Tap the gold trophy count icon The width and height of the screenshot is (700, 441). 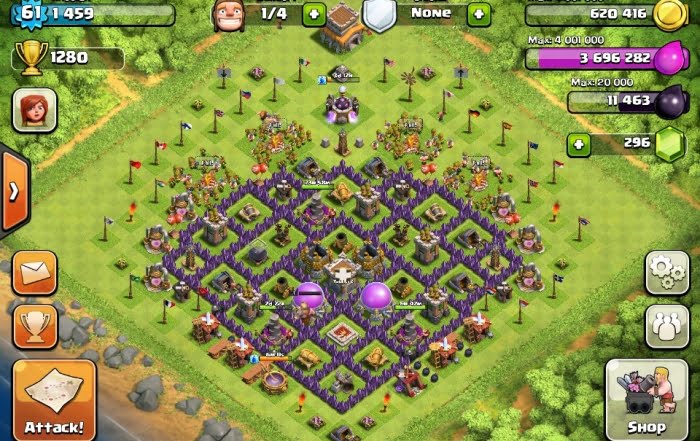coord(30,59)
